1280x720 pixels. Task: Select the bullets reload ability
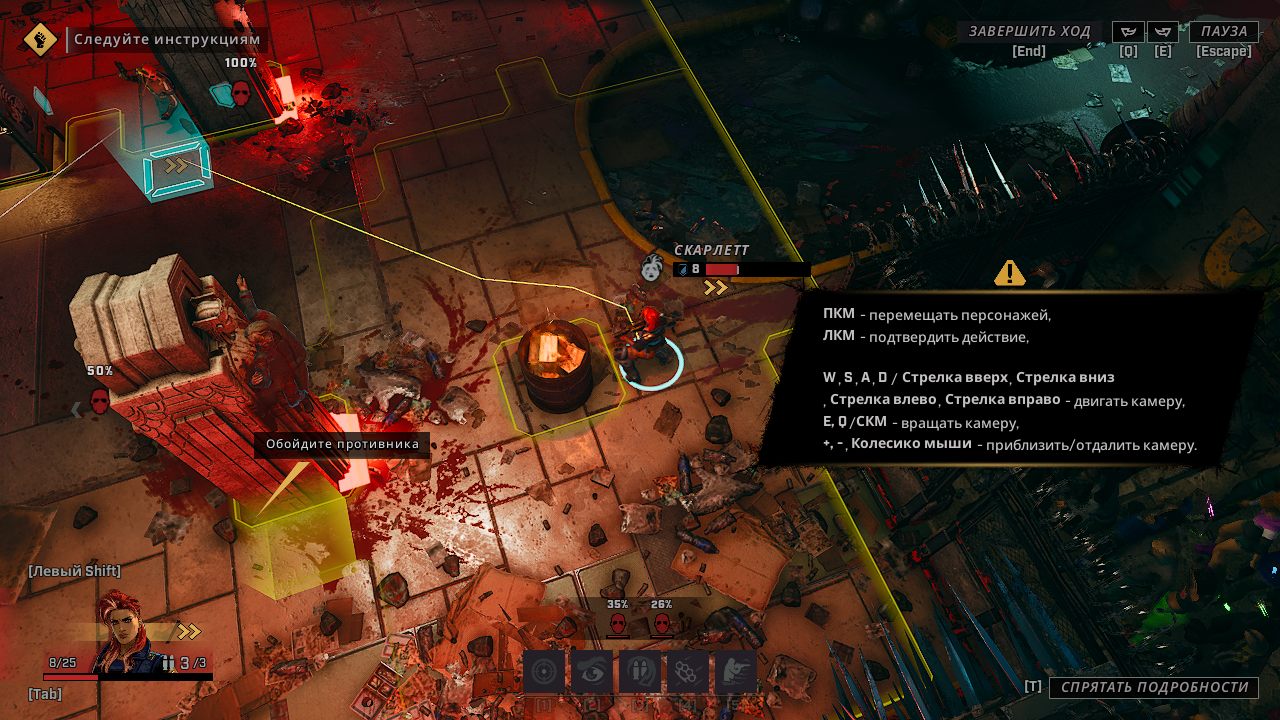tap(640, 672)
